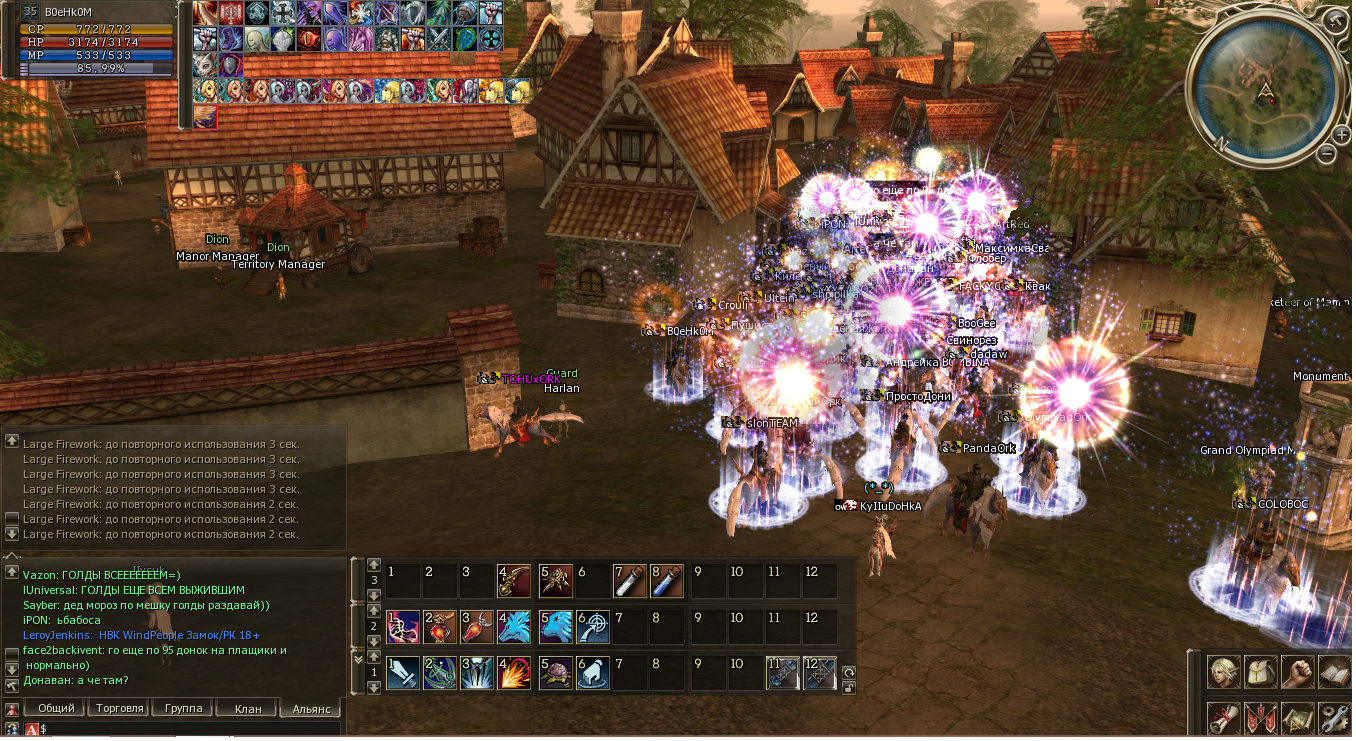The height and width of the screenshot is (741, 1356).
Task: Open the Торговля chat tab
Action: point(119,708)
